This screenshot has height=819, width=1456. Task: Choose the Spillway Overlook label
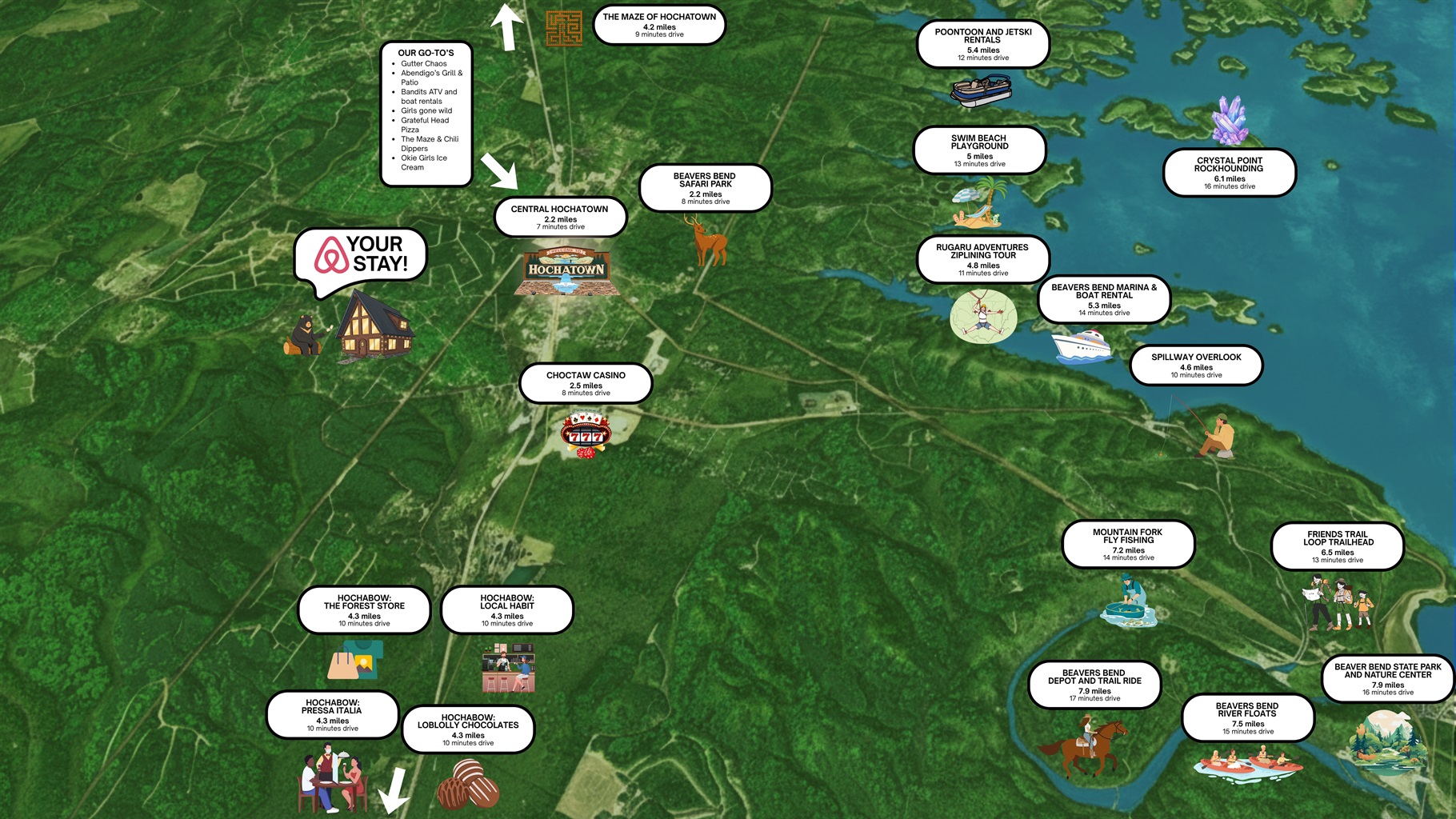(1196, 365)
